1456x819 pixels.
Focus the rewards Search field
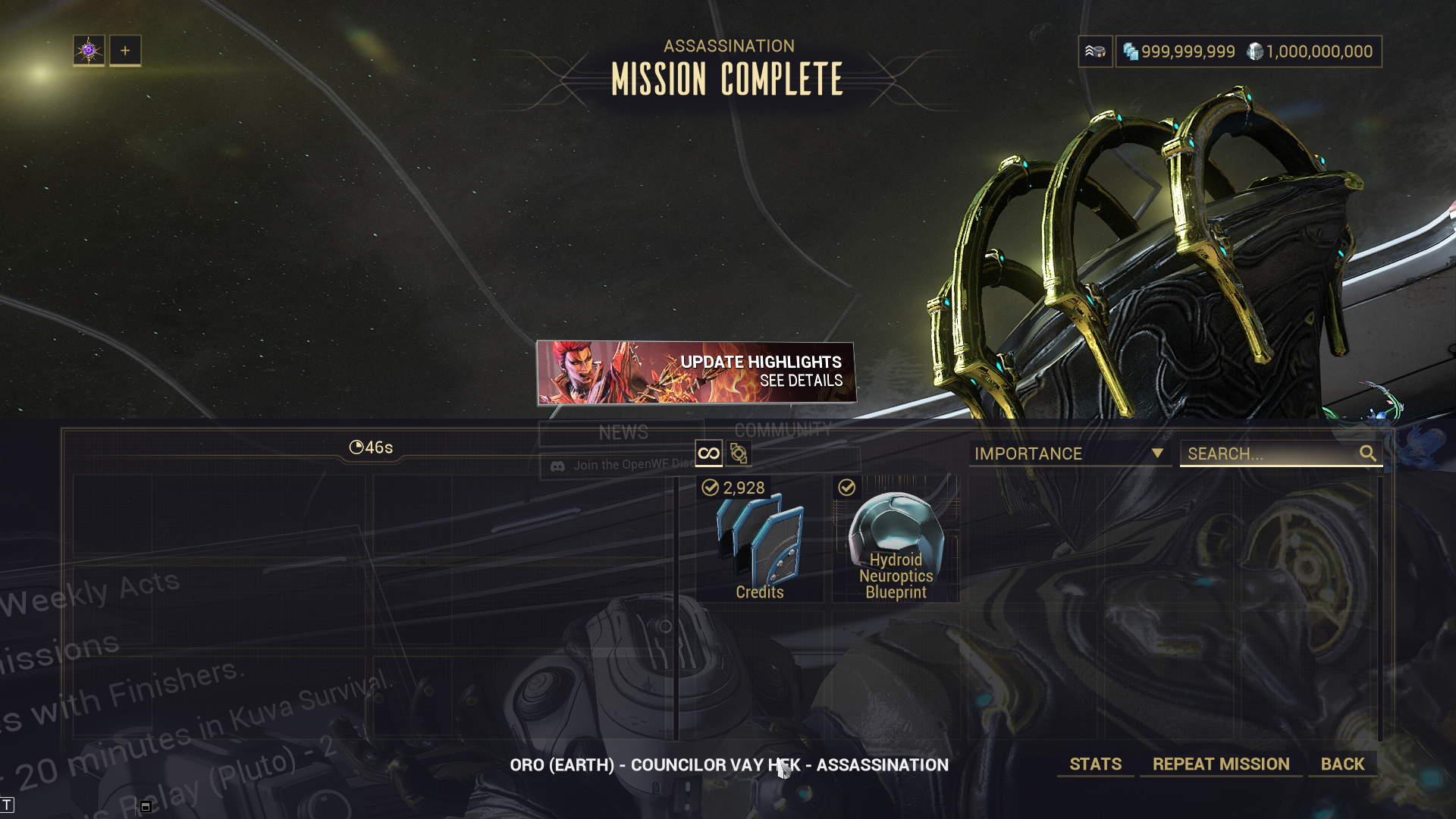click(1270, 453)
